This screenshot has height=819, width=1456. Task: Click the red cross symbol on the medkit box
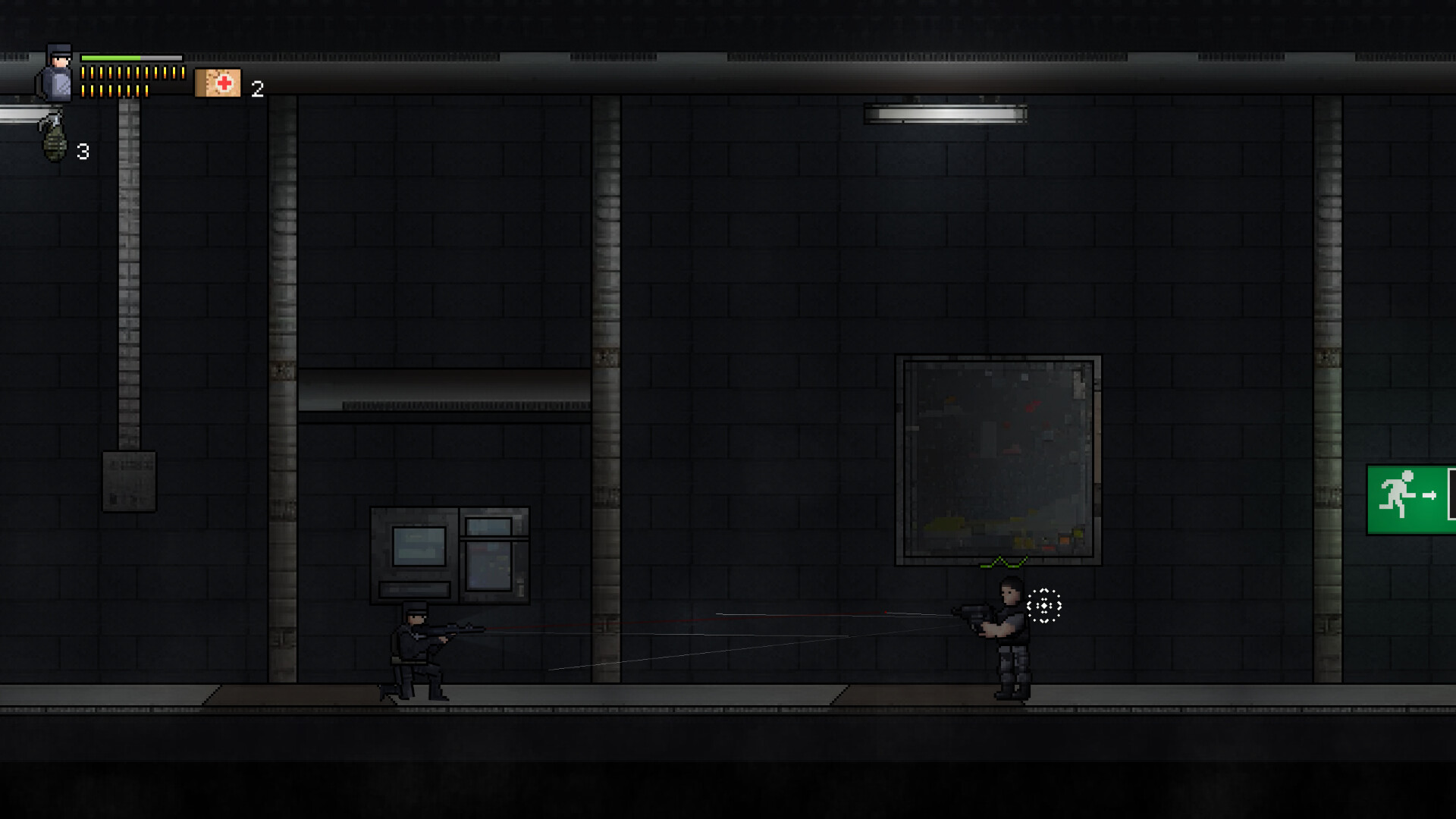[x=223, y=82]
